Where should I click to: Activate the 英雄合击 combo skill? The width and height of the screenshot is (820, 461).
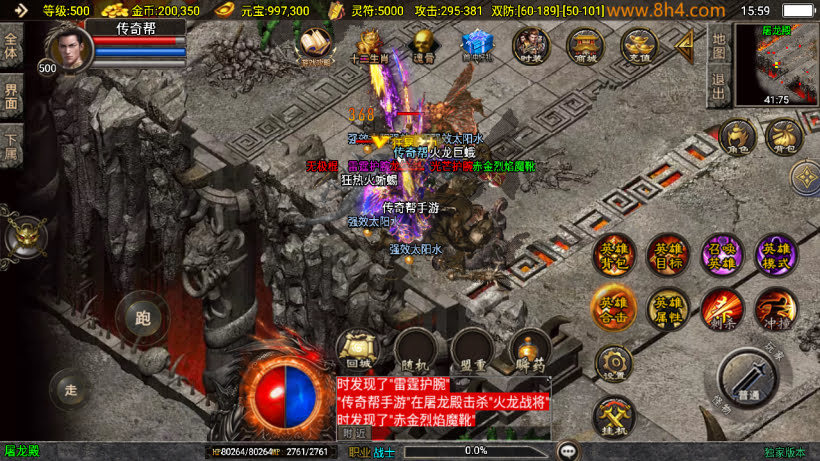pos(613,309)
